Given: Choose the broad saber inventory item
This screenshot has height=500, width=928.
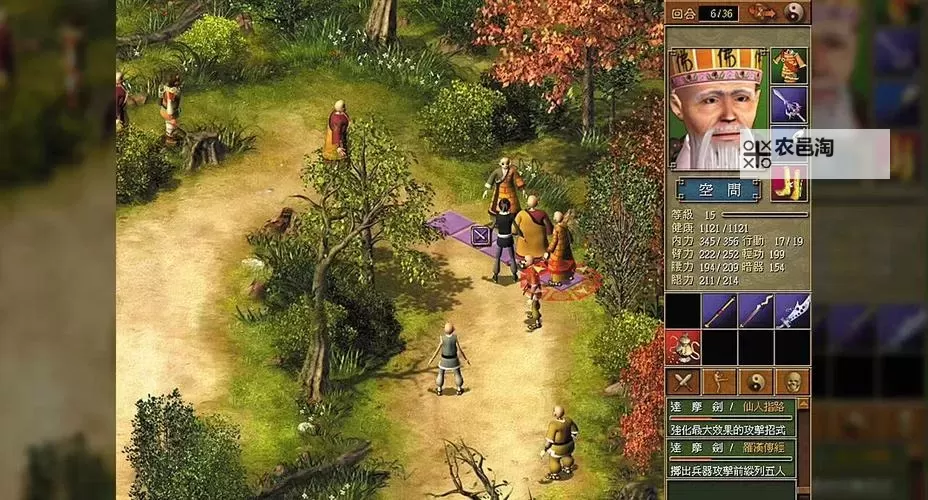Looking at the screenshot, I should coord(792,311).
